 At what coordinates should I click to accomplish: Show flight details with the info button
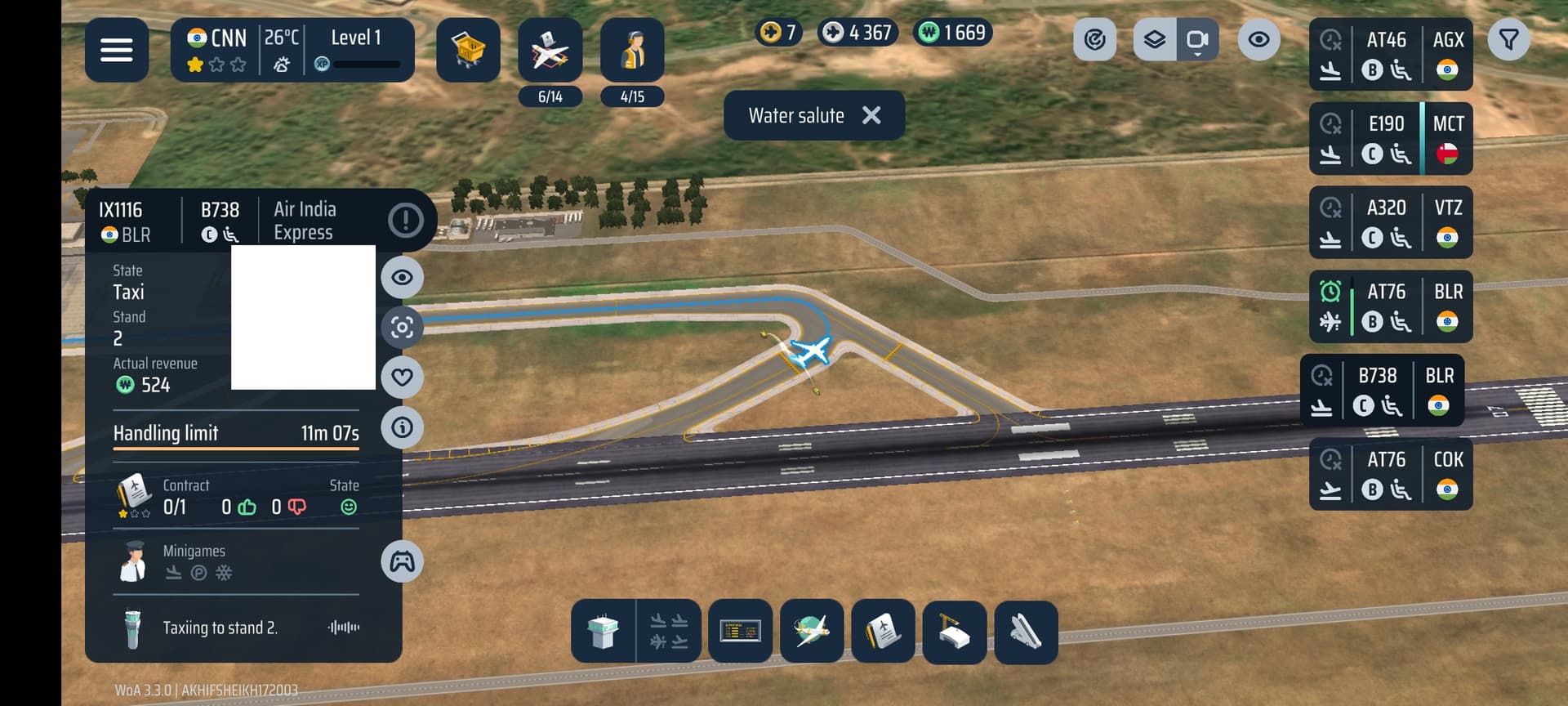402,427
